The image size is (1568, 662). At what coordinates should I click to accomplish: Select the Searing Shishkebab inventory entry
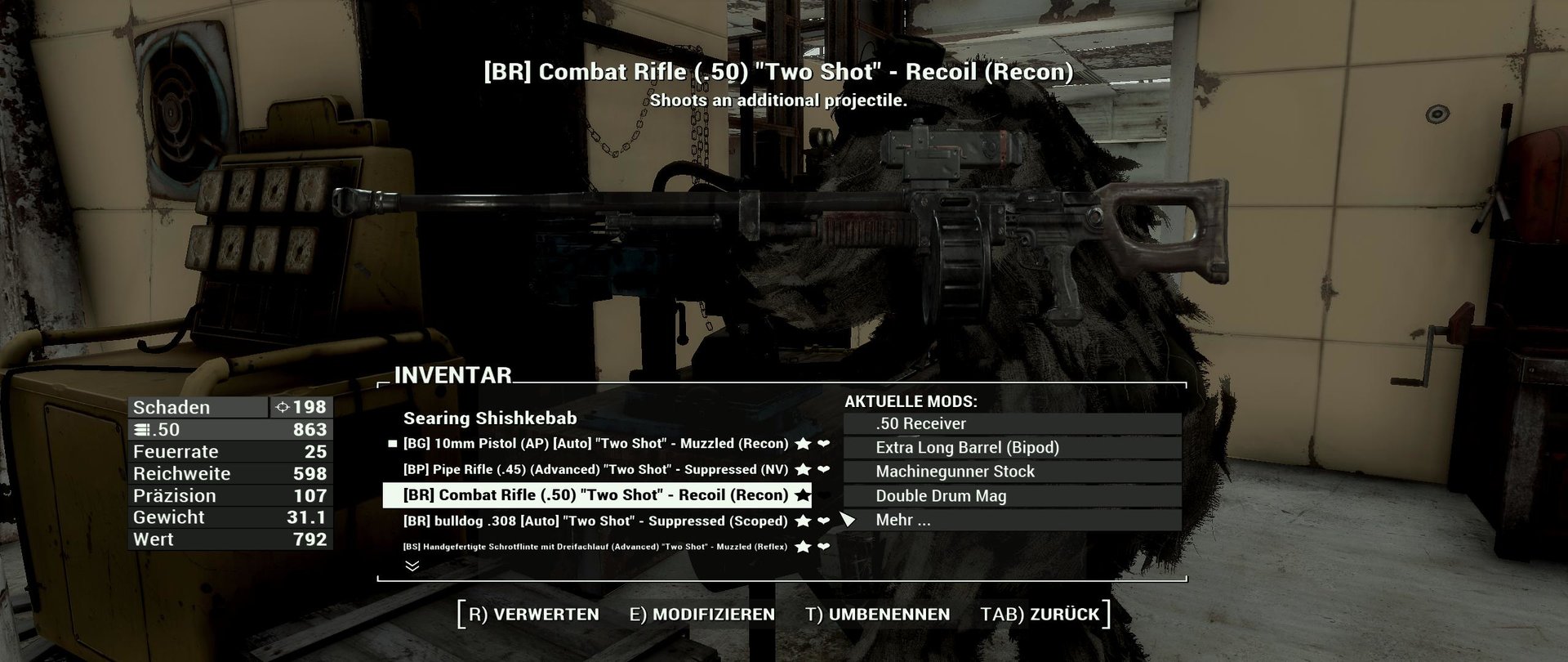pyautogui.click(x=490, y=418)
